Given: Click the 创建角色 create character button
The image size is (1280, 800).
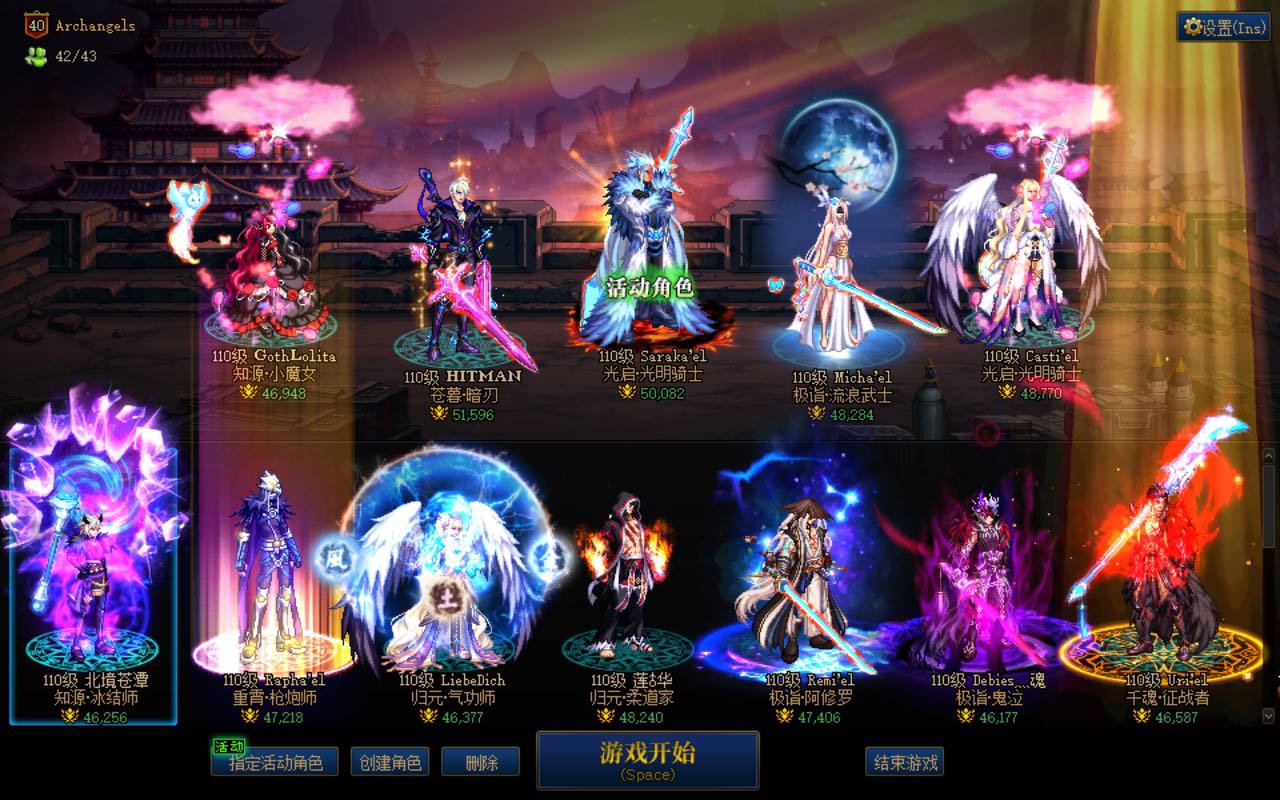Looking at the screenshot, I should 388,761.
